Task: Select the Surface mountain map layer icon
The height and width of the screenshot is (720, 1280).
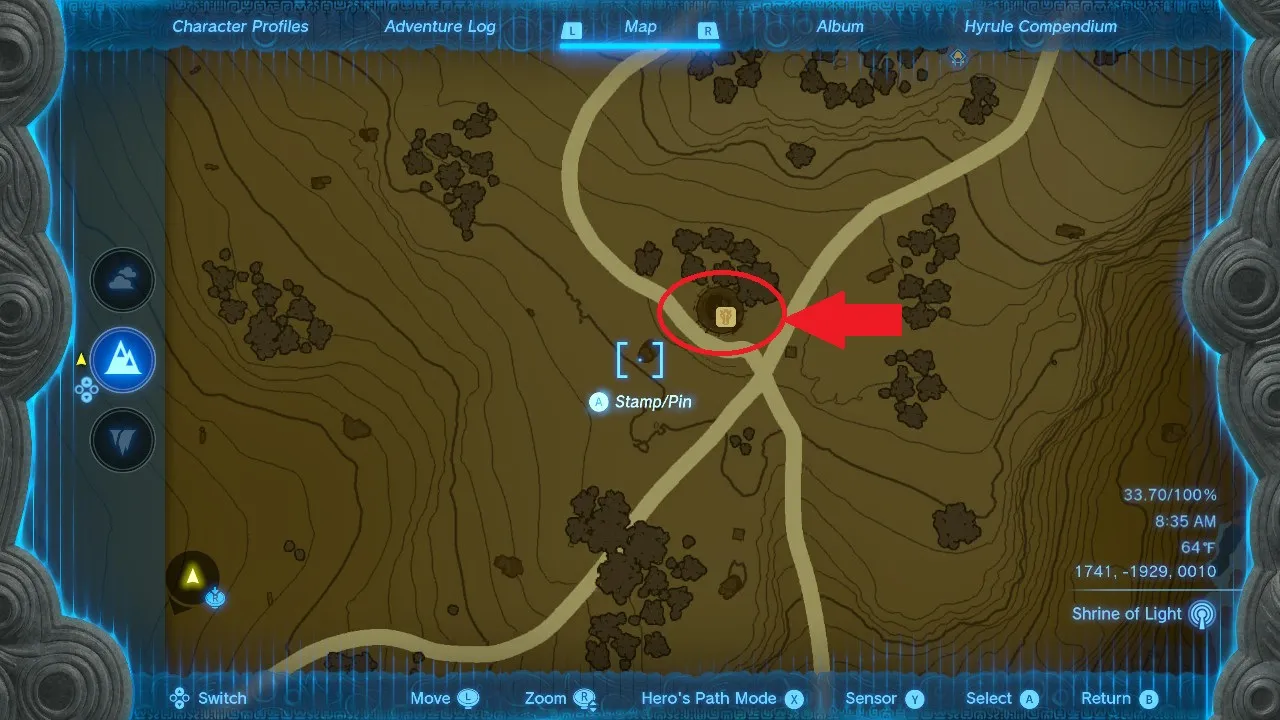Action: (122, 360)
